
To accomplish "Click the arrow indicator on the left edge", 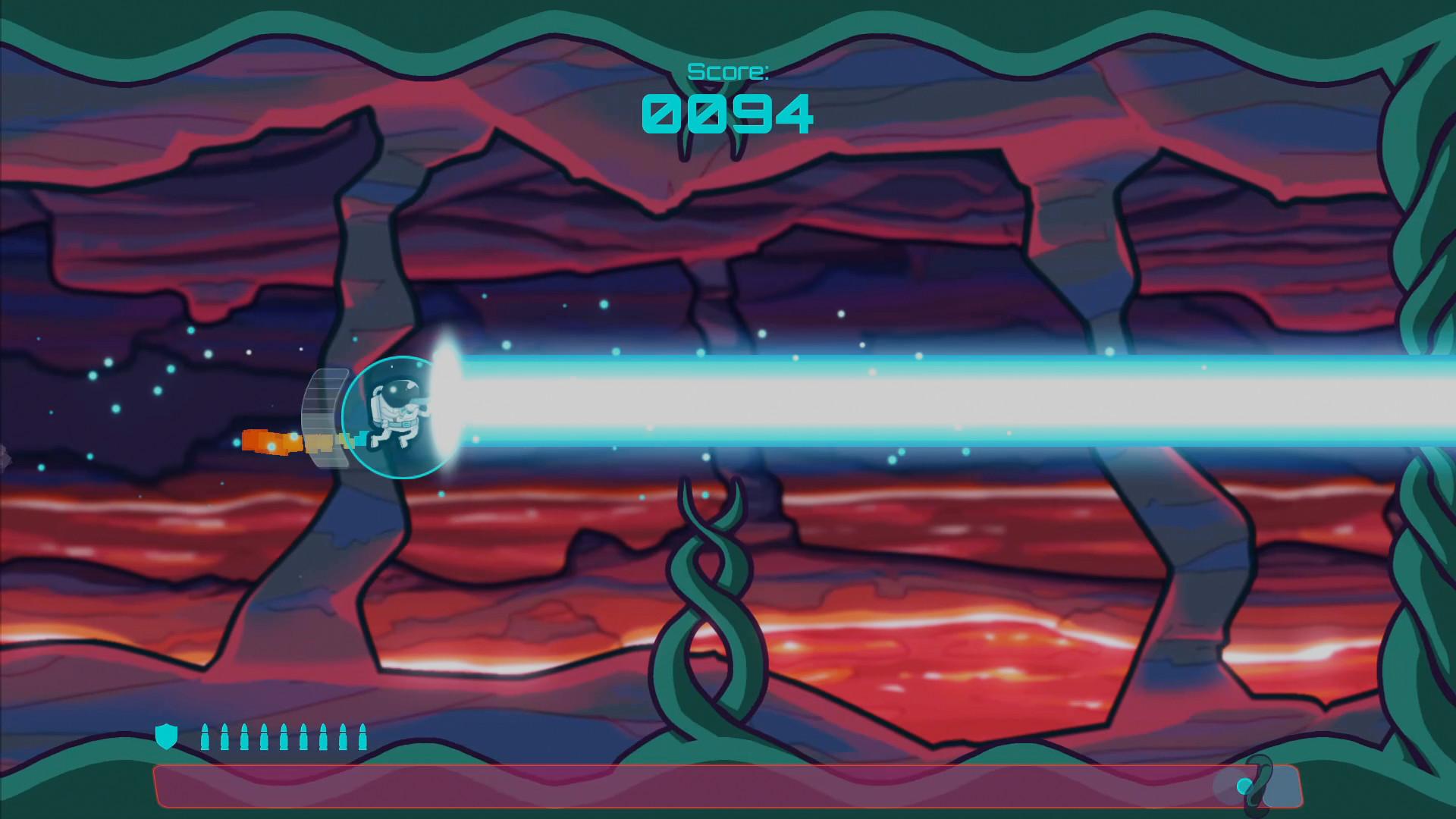I will tap(4, 455).
